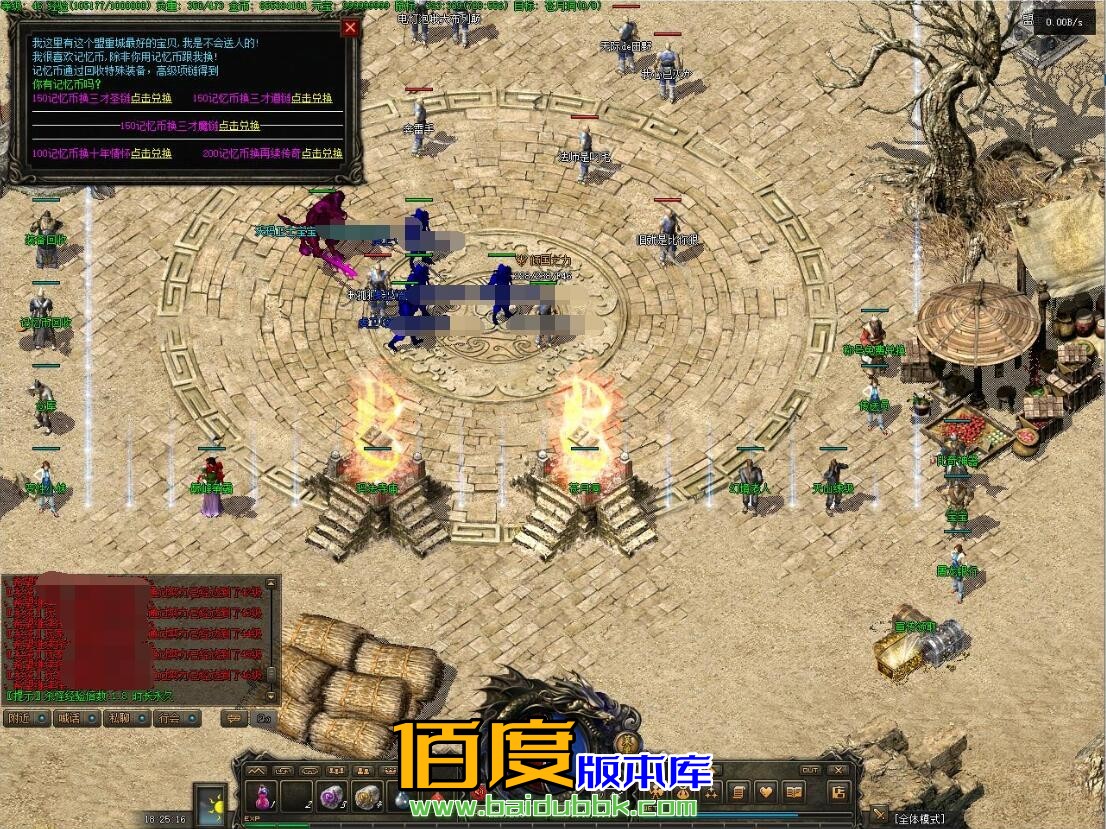
Task: Toggle the 附近 nearby chat channel
Action: pyautogui.click(x=26, y=718)
